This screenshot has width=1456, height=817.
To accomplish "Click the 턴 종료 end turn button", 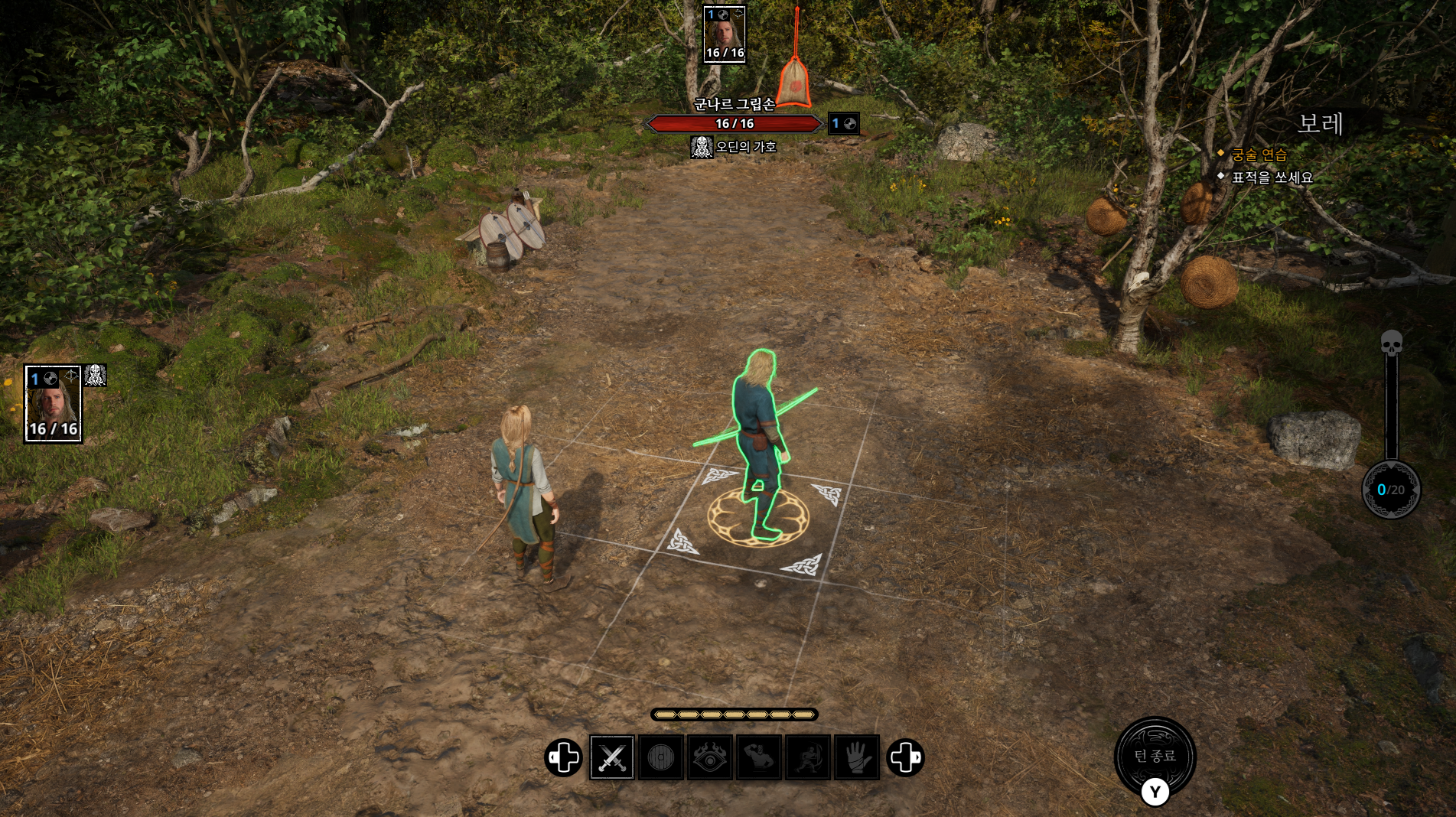I will click(1155, 756).
